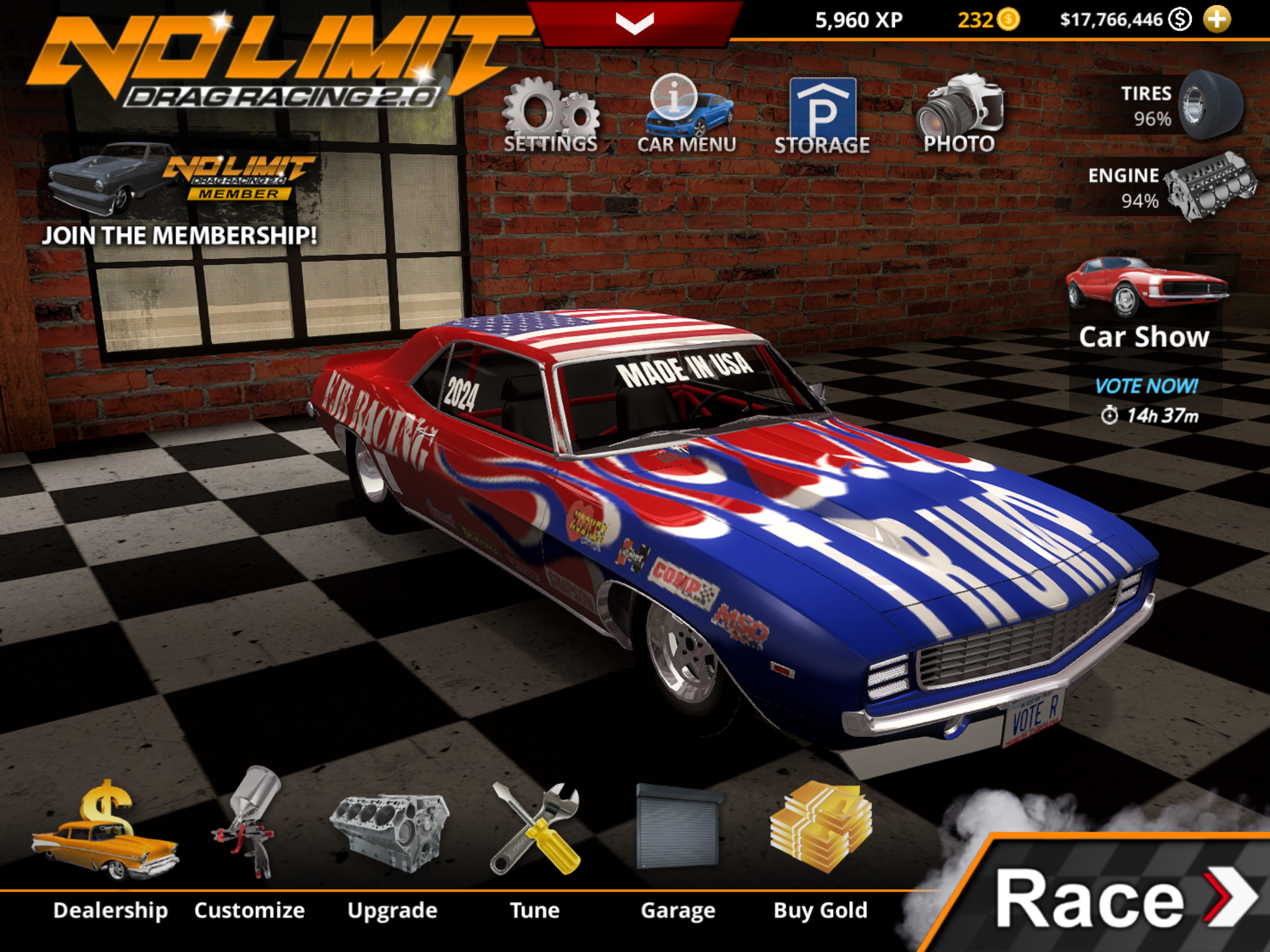Enter the Garage
Screen dimensions: 1270x952
click(x=678, y=840)
